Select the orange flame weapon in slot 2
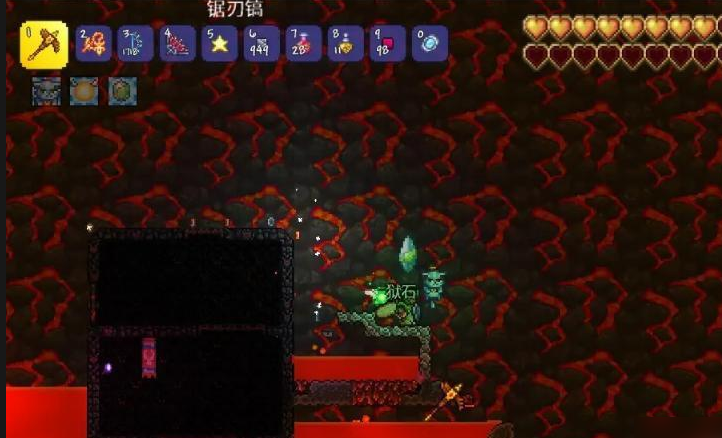The width and height of the screenshot is (722, 438). pos(94,44)
